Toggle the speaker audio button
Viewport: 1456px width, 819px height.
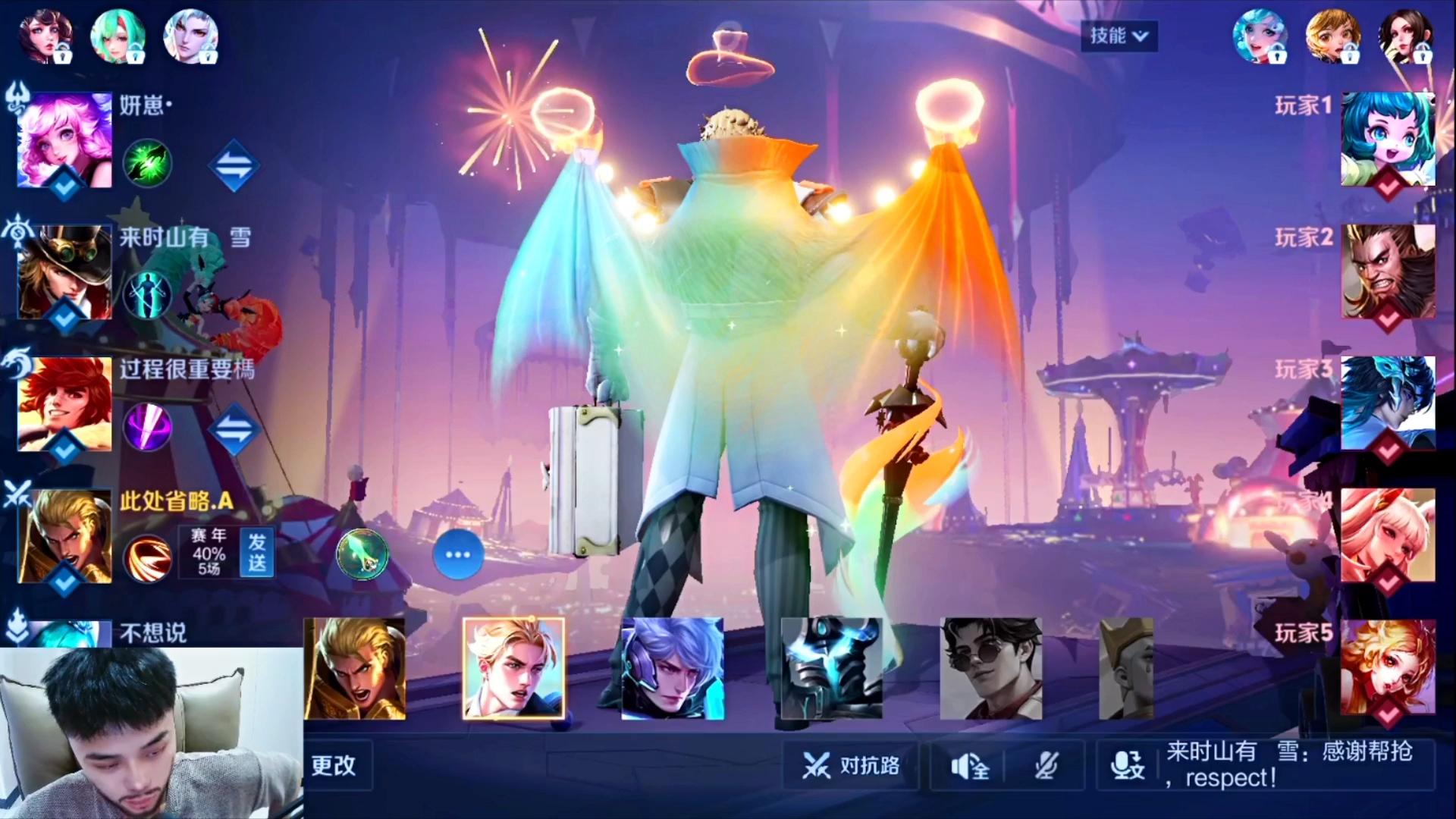[x=969, y=767]
